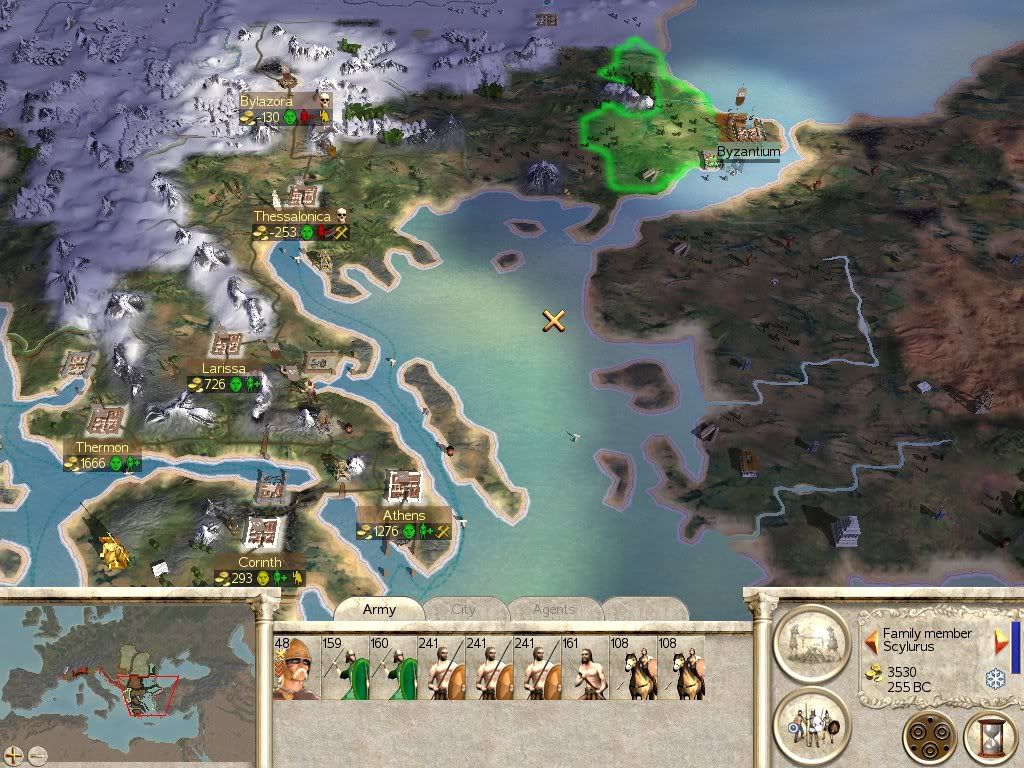Open the recruitment button showing three soldiers
The image size is (1024, 768).
811,725
